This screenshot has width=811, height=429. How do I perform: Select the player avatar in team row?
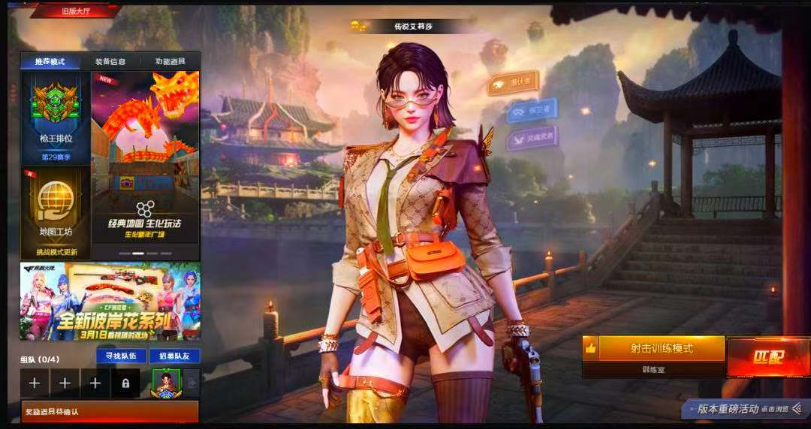(164, 383)
